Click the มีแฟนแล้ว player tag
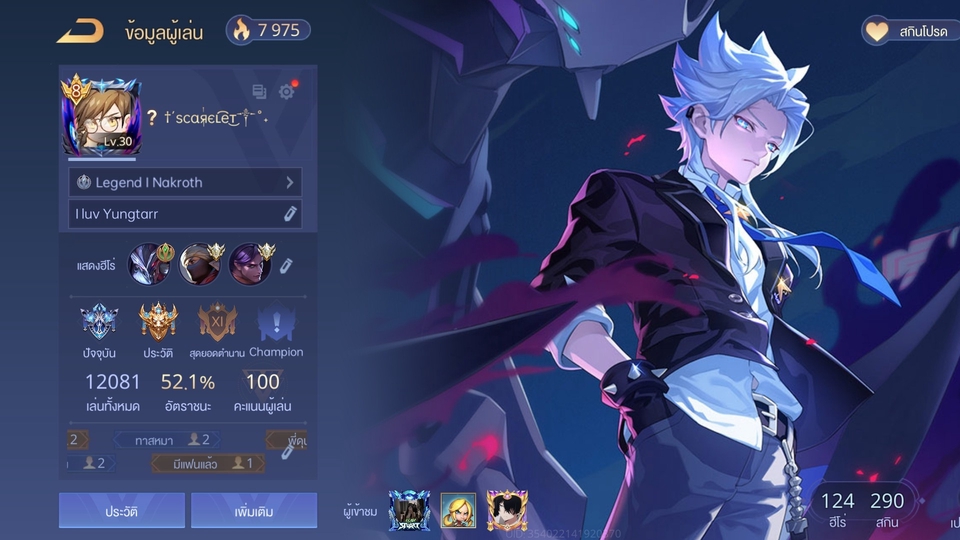Screen dimensions: 960x540 209,463
